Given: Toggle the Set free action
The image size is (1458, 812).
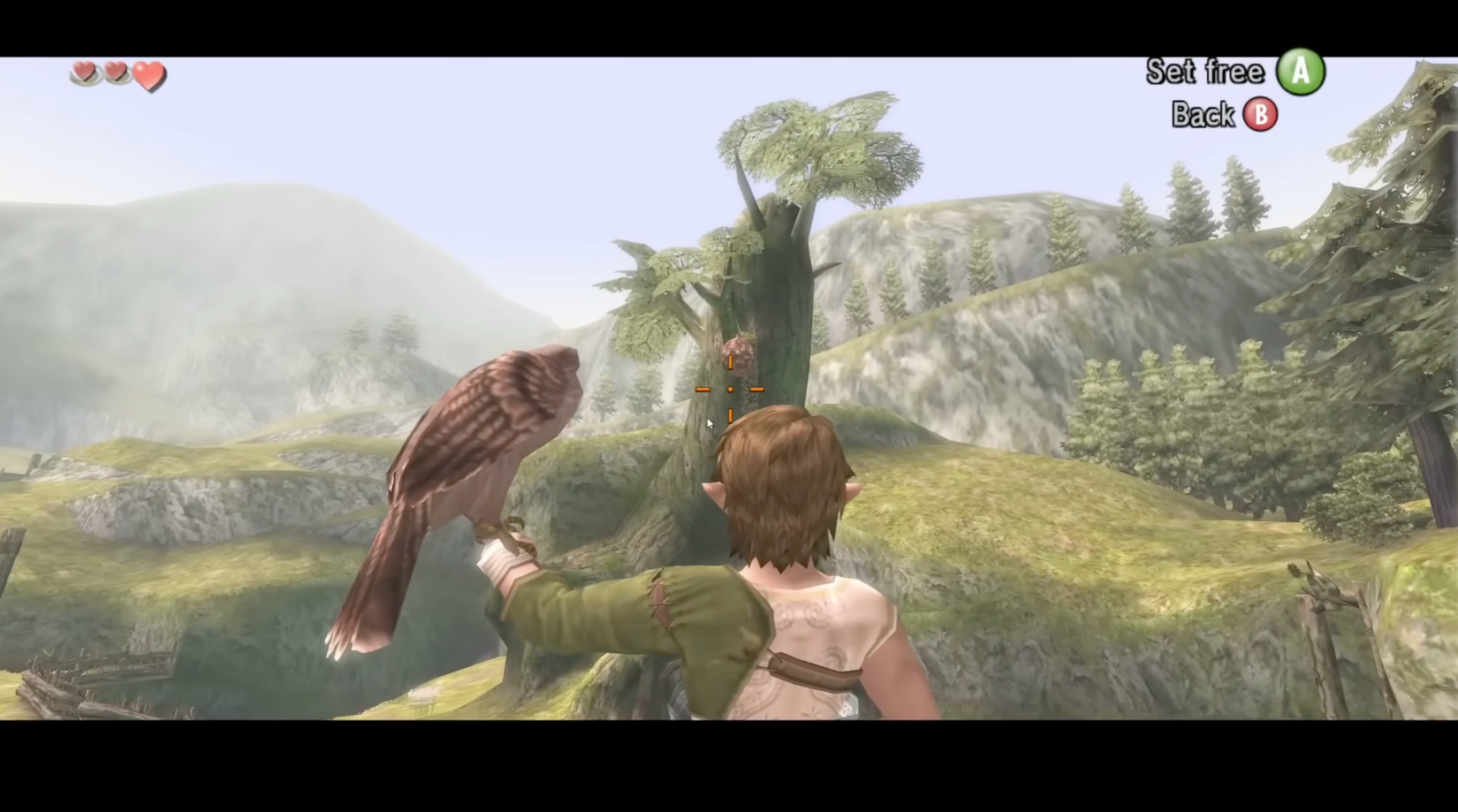Looking at the screenshot, I should point(1206,71).
